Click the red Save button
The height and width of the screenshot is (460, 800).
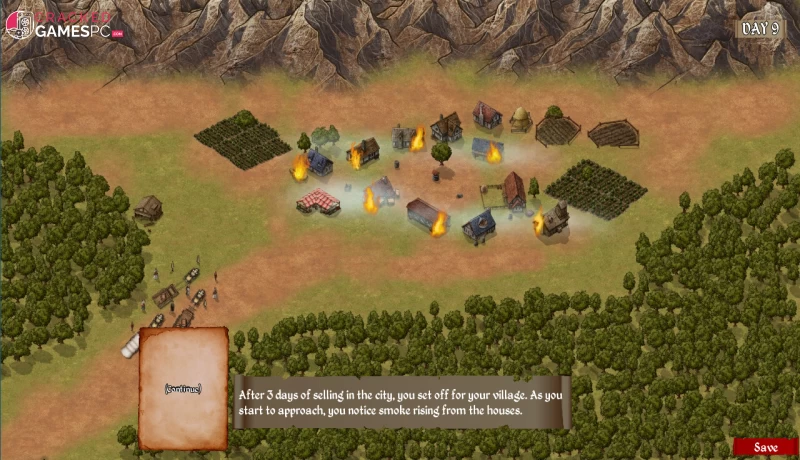click(766, 448)
